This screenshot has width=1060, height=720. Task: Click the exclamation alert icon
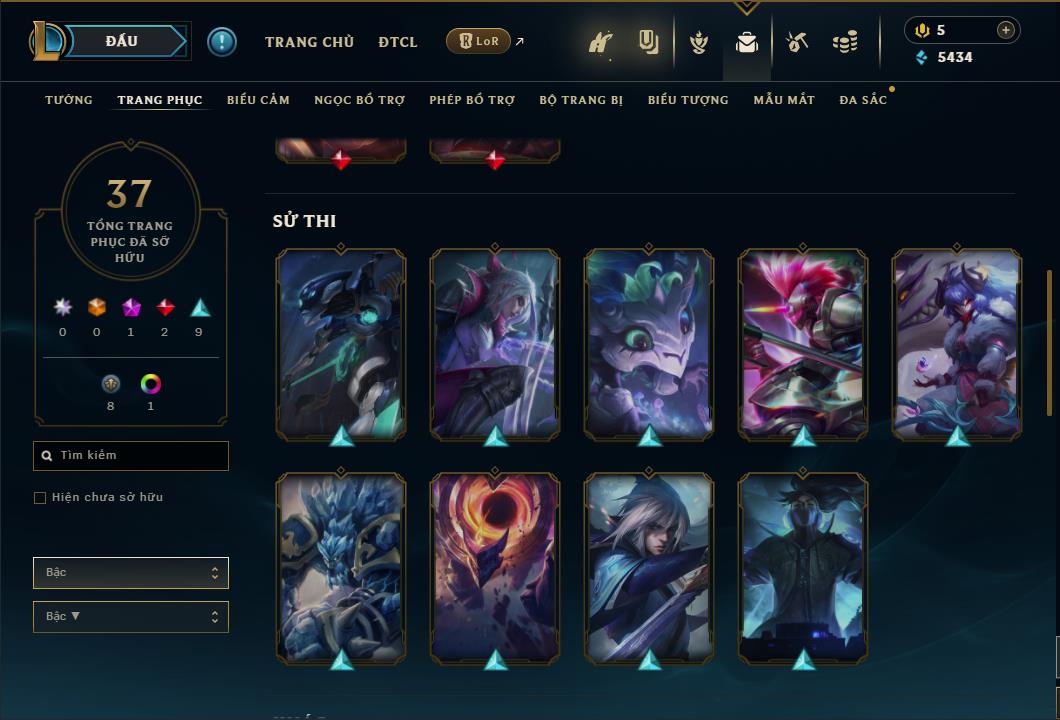pos(222,42)
